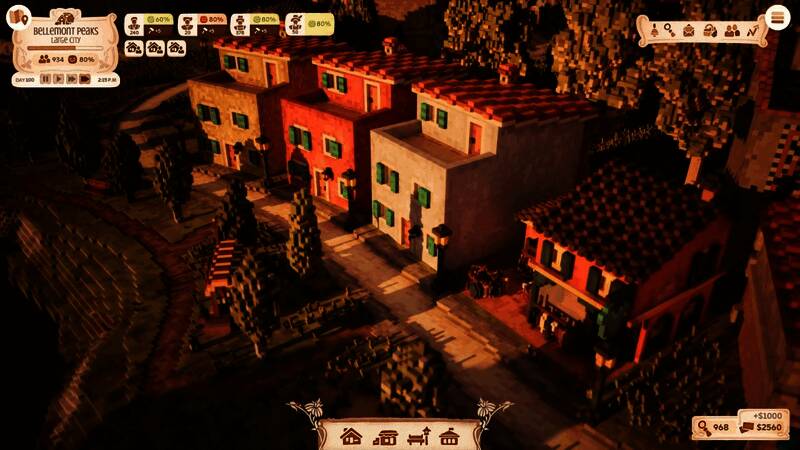
Task: Select the class card with highlighted 80% badge
Action: [309, 24]
